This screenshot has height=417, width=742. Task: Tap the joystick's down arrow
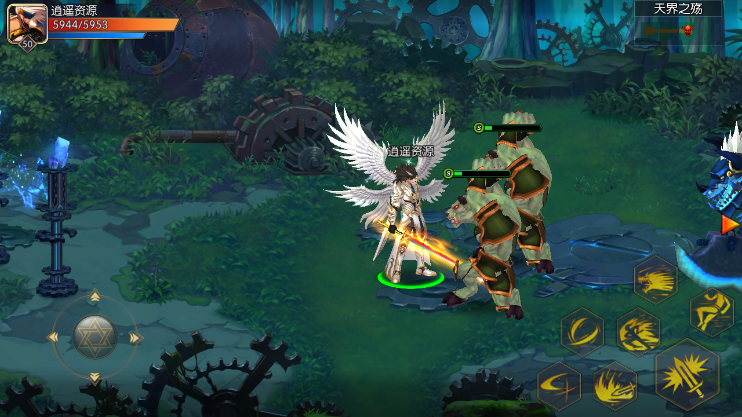pyautogui.click(x=95, y=378)
